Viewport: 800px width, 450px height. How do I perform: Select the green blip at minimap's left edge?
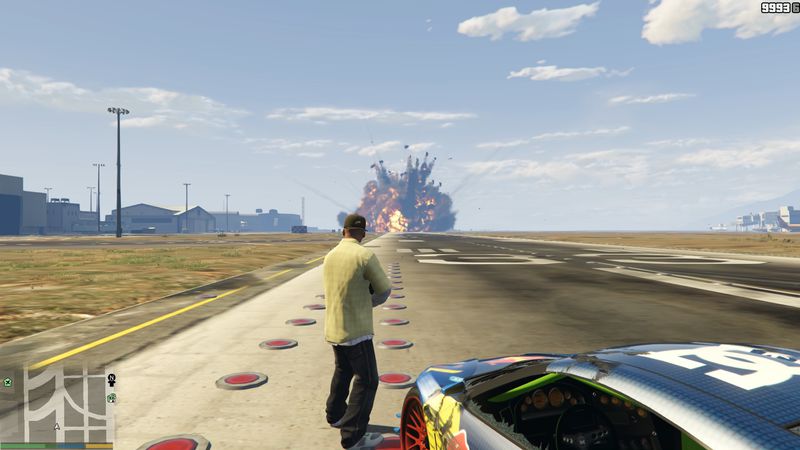tap(8, 382)
